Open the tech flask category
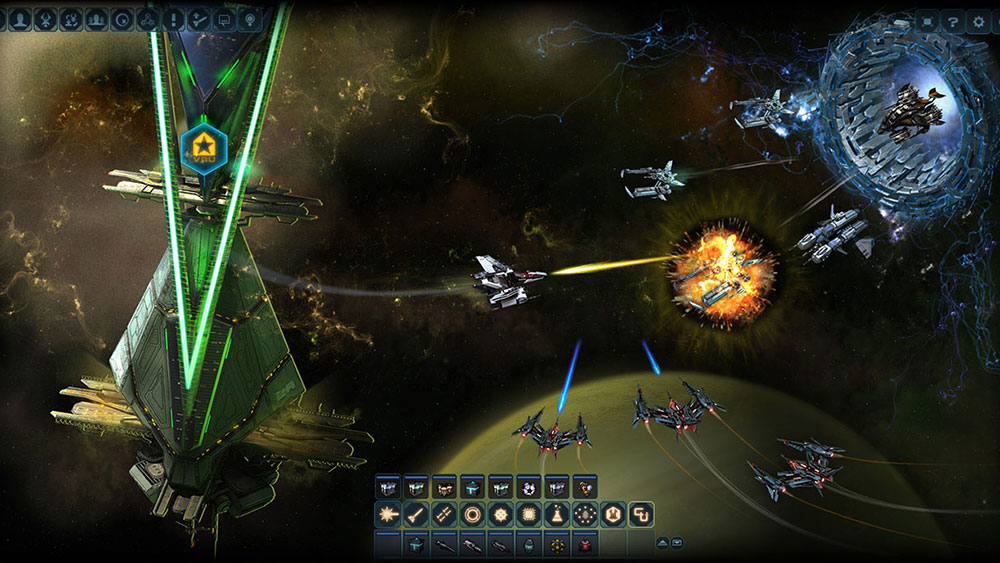 [557, 515]
